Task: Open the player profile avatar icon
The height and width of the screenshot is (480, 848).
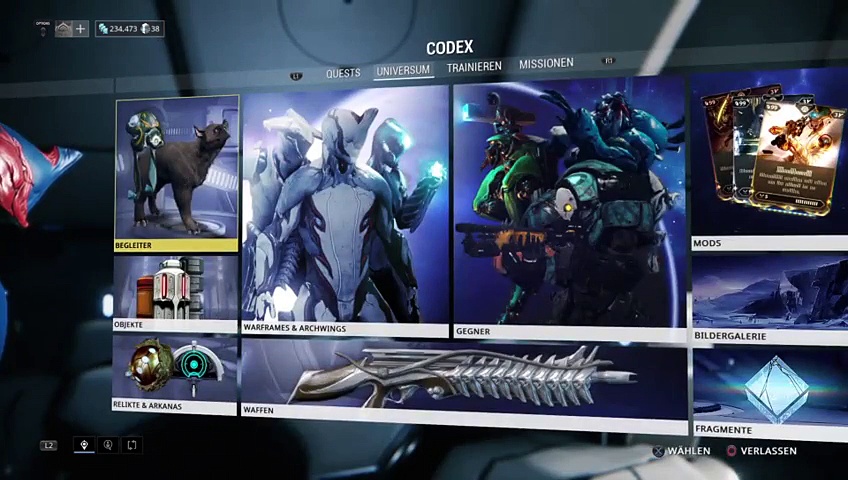Action: coord(64,29)
